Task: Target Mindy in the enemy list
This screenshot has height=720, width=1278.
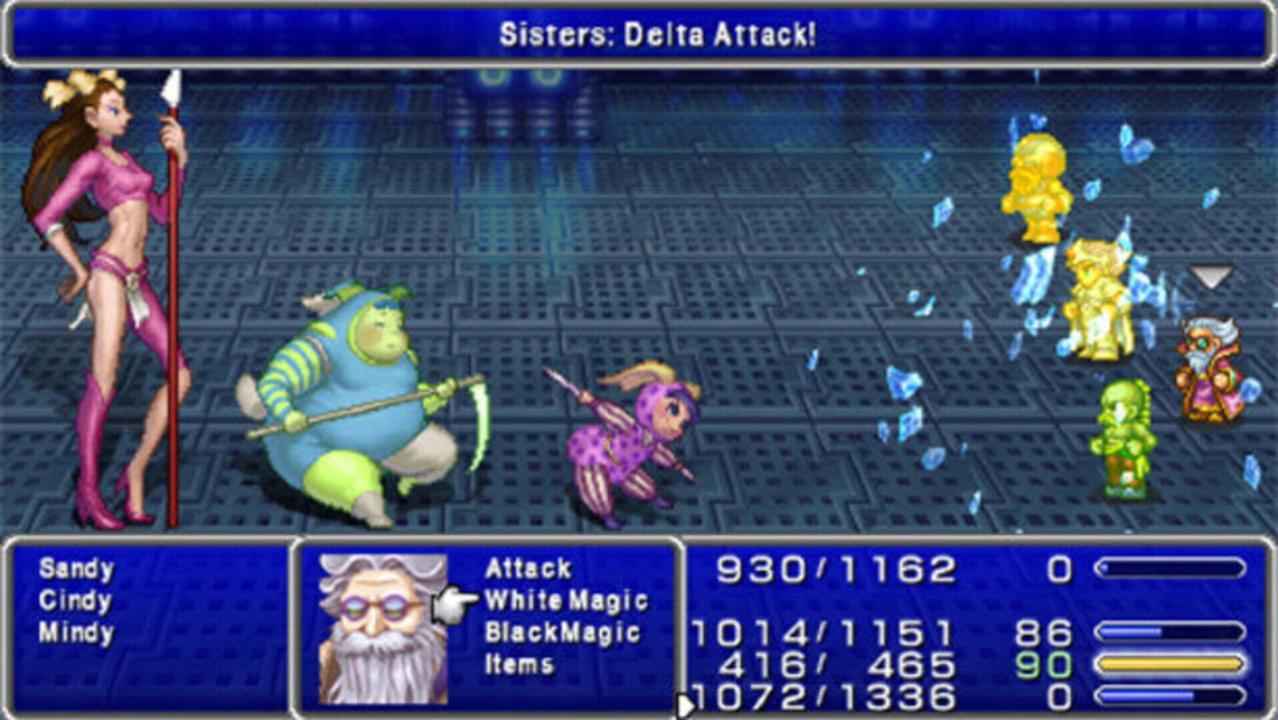Action: coord(76,633)
